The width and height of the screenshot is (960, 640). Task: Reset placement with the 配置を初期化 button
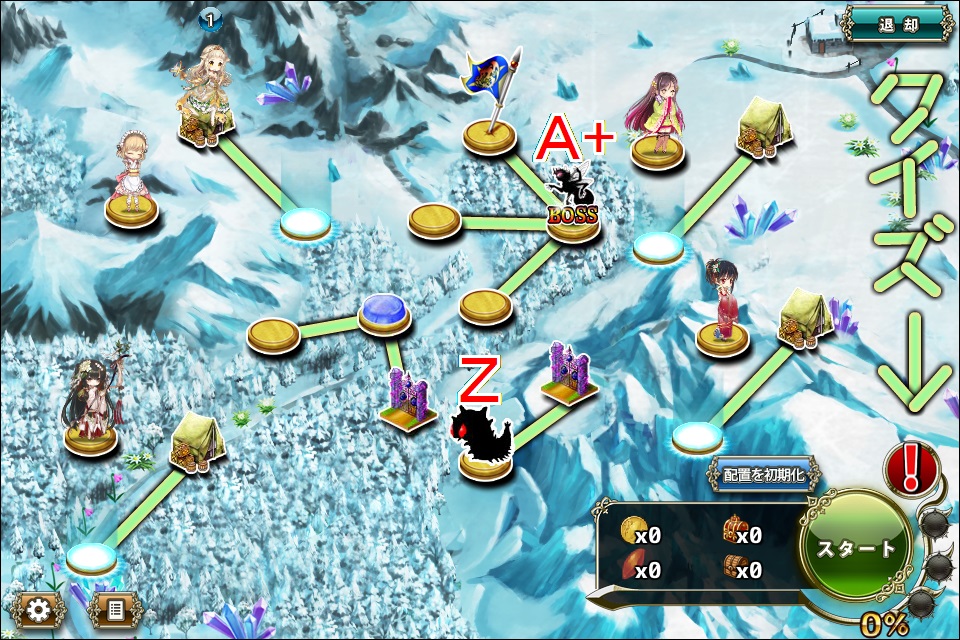763,474
